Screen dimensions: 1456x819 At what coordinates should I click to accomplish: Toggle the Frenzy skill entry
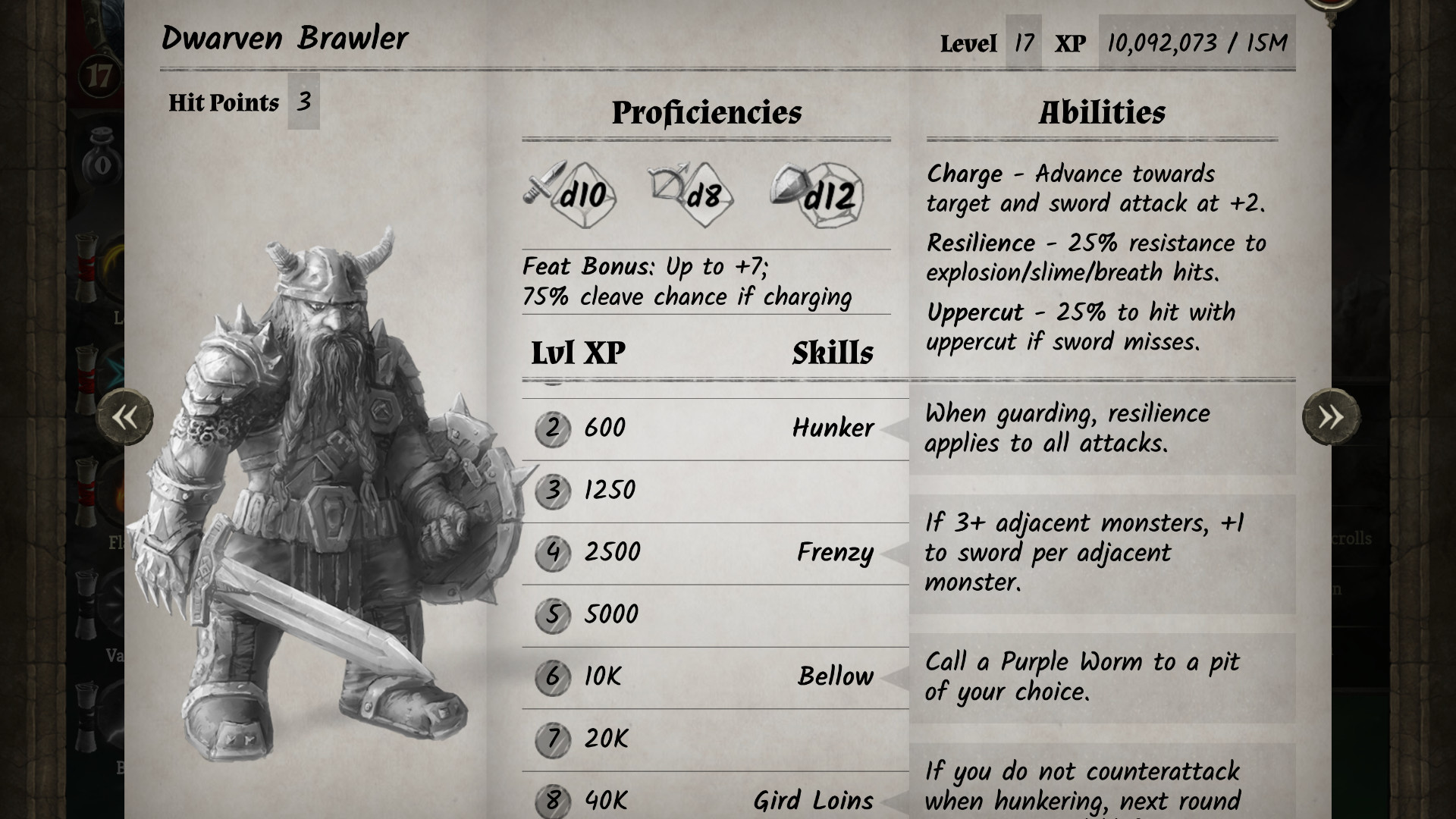836,553
